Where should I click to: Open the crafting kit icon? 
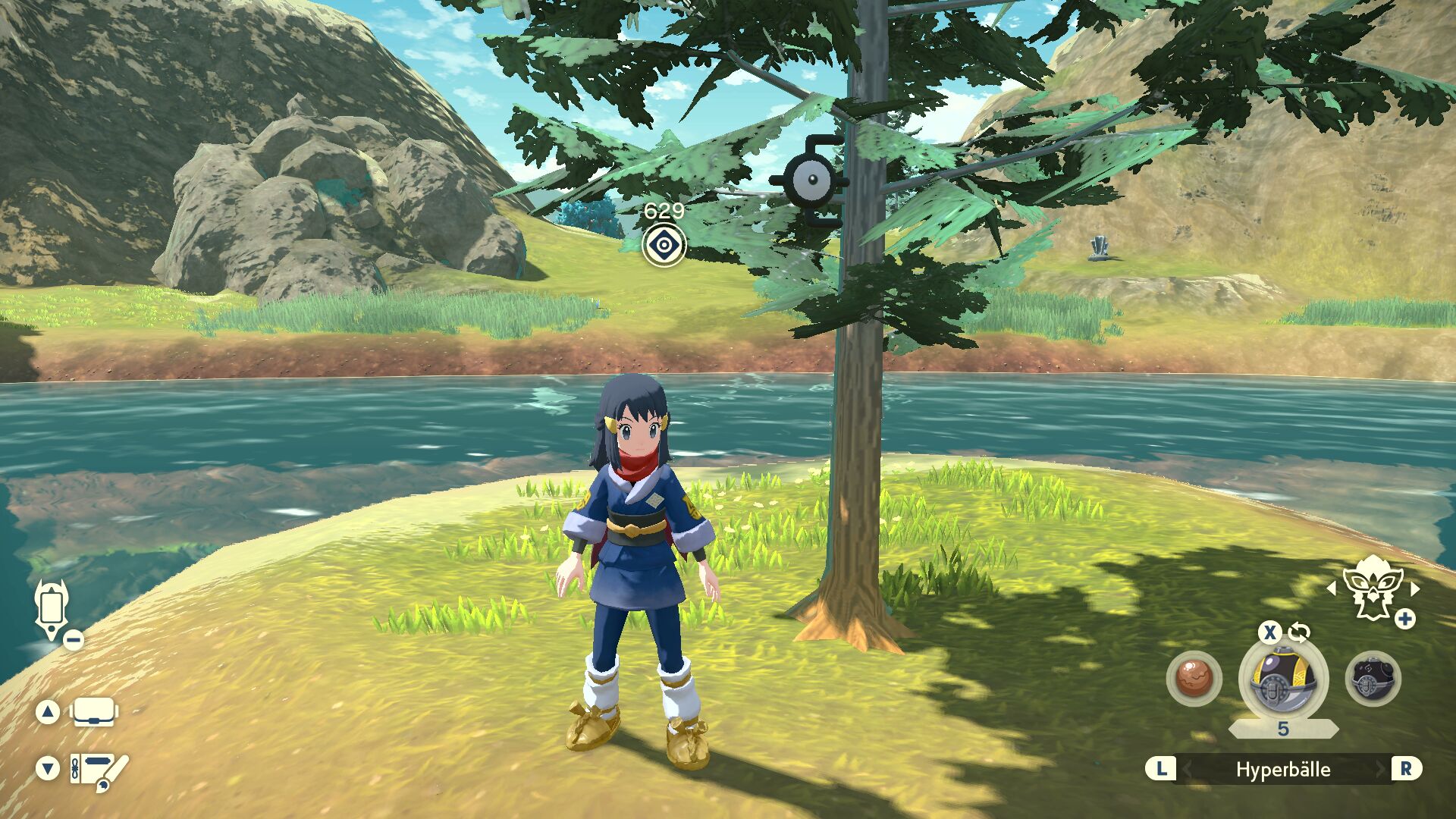click(99, 770)
